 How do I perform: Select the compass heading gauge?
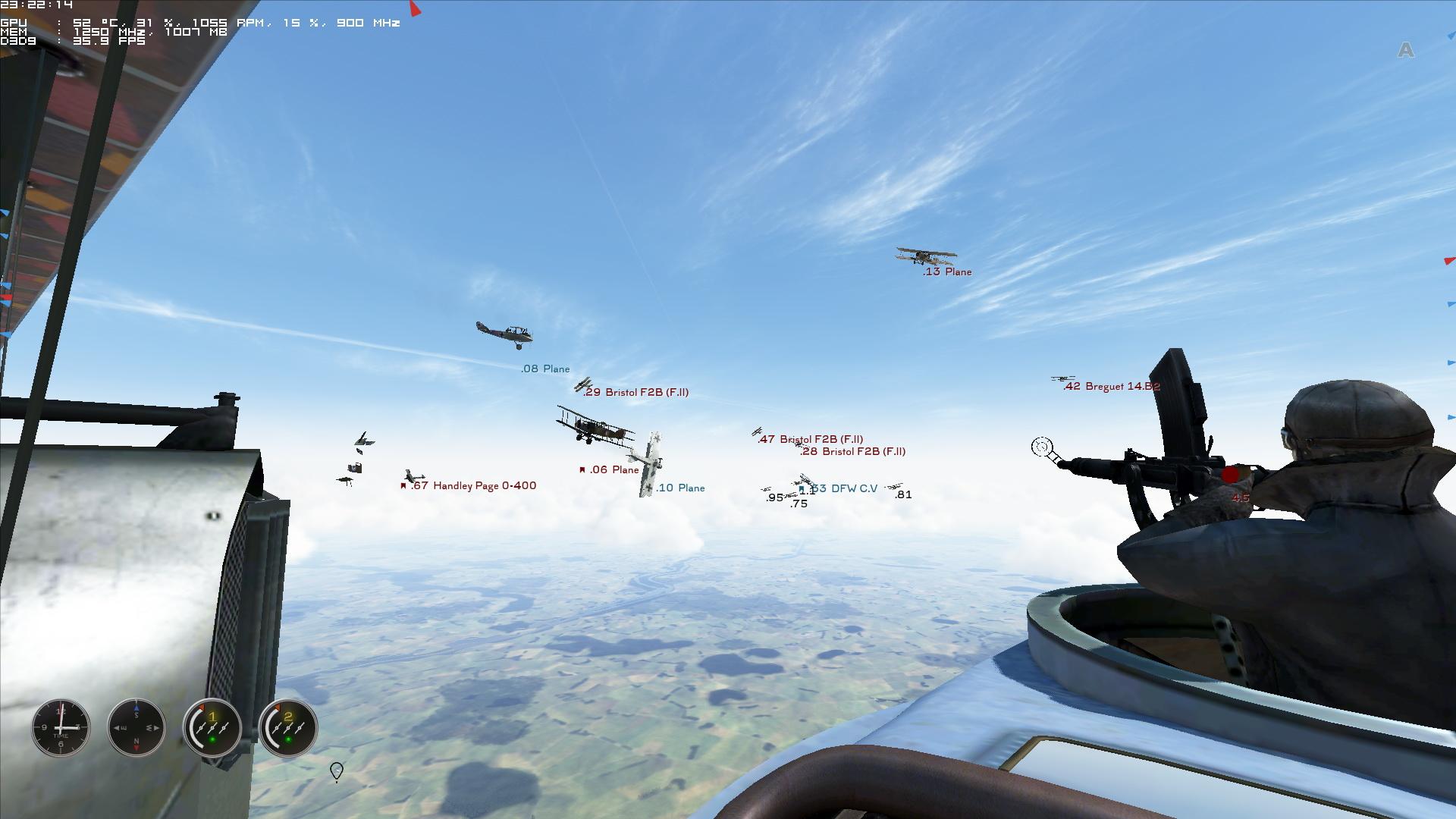[136, 728]
